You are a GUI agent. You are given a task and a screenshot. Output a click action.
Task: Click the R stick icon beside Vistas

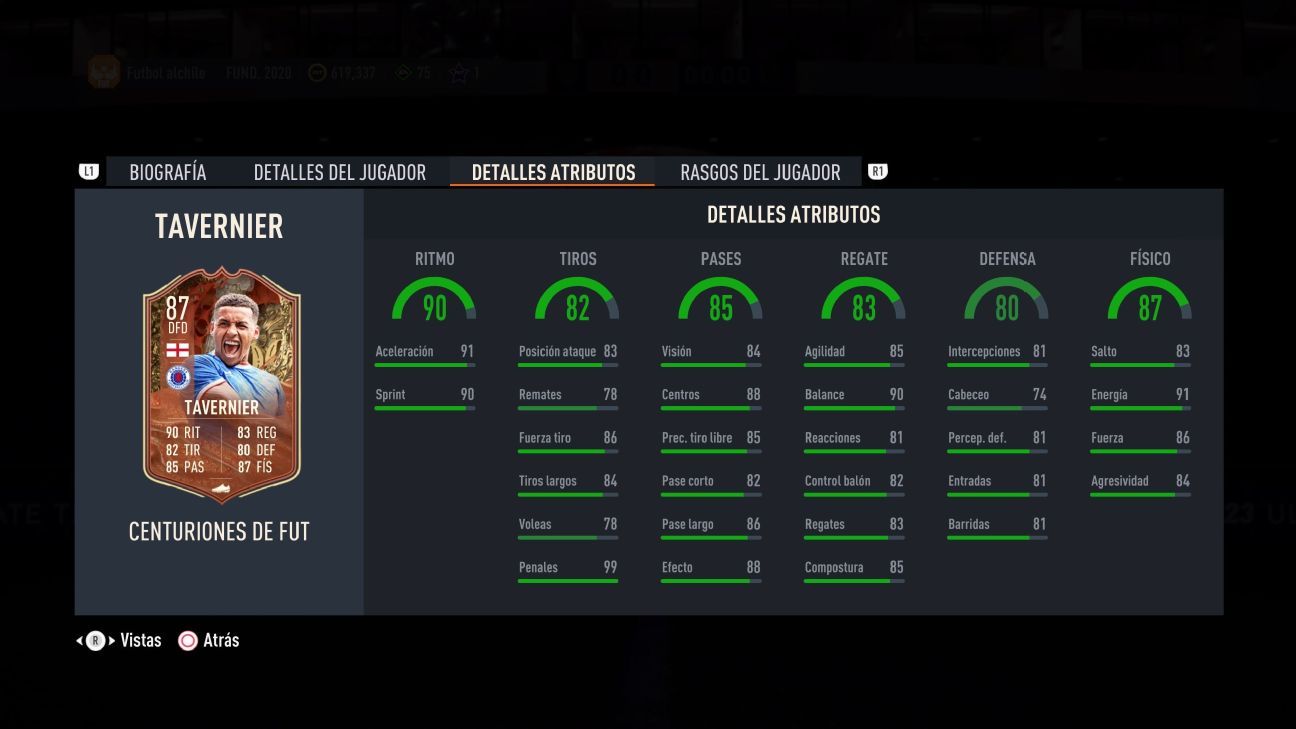tap(95, 640)
